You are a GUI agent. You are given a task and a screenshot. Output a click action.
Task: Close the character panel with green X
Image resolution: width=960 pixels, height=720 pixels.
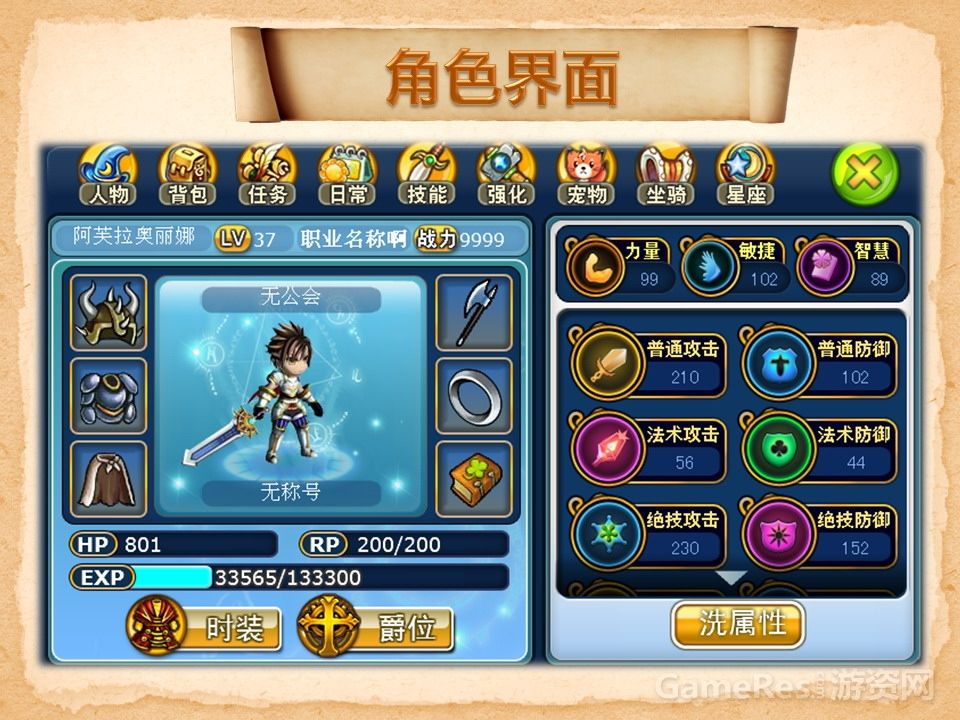pyautogui.click(x=865, y=175)
